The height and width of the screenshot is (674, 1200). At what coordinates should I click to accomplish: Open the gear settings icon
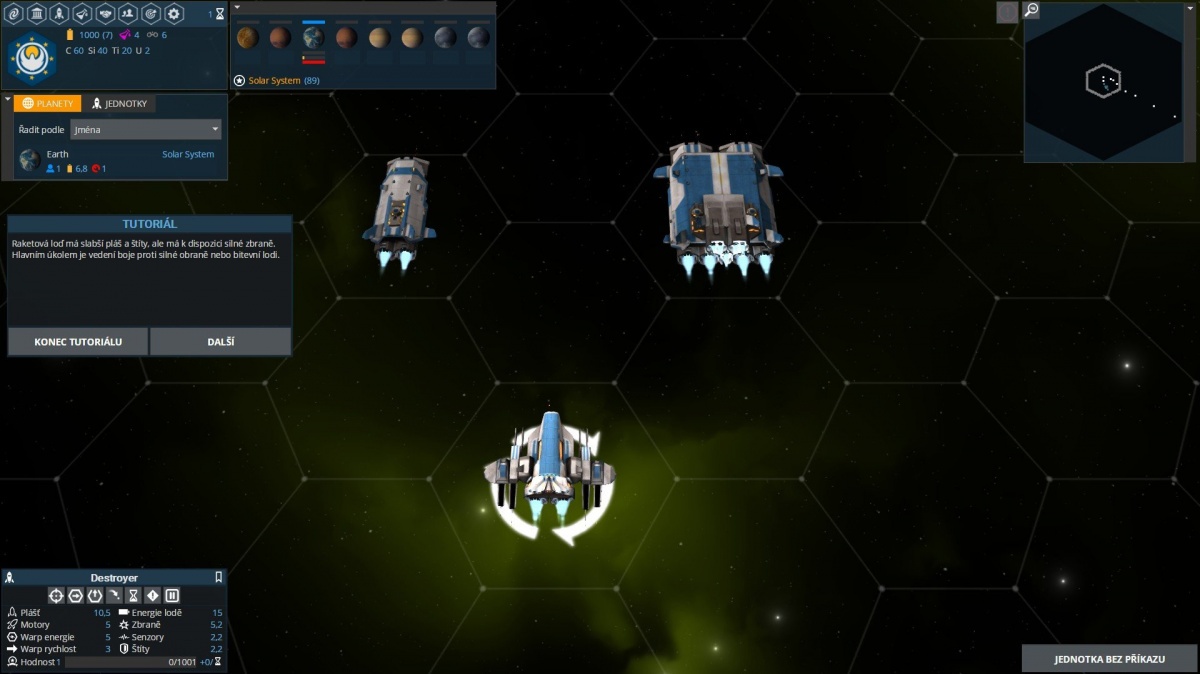point(174,13)
